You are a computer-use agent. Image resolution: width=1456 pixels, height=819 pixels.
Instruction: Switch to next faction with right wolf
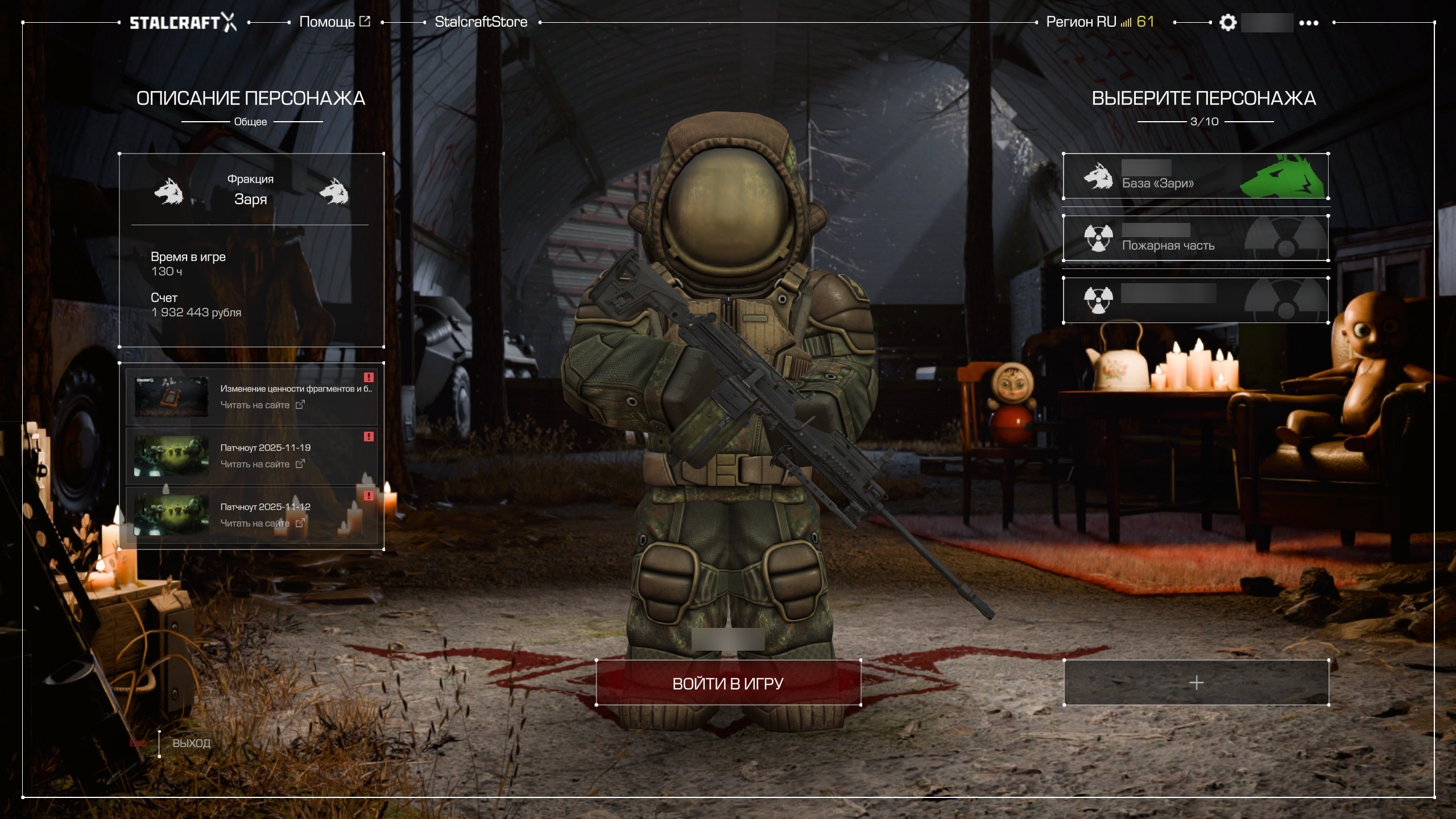(x=334, y=191)
